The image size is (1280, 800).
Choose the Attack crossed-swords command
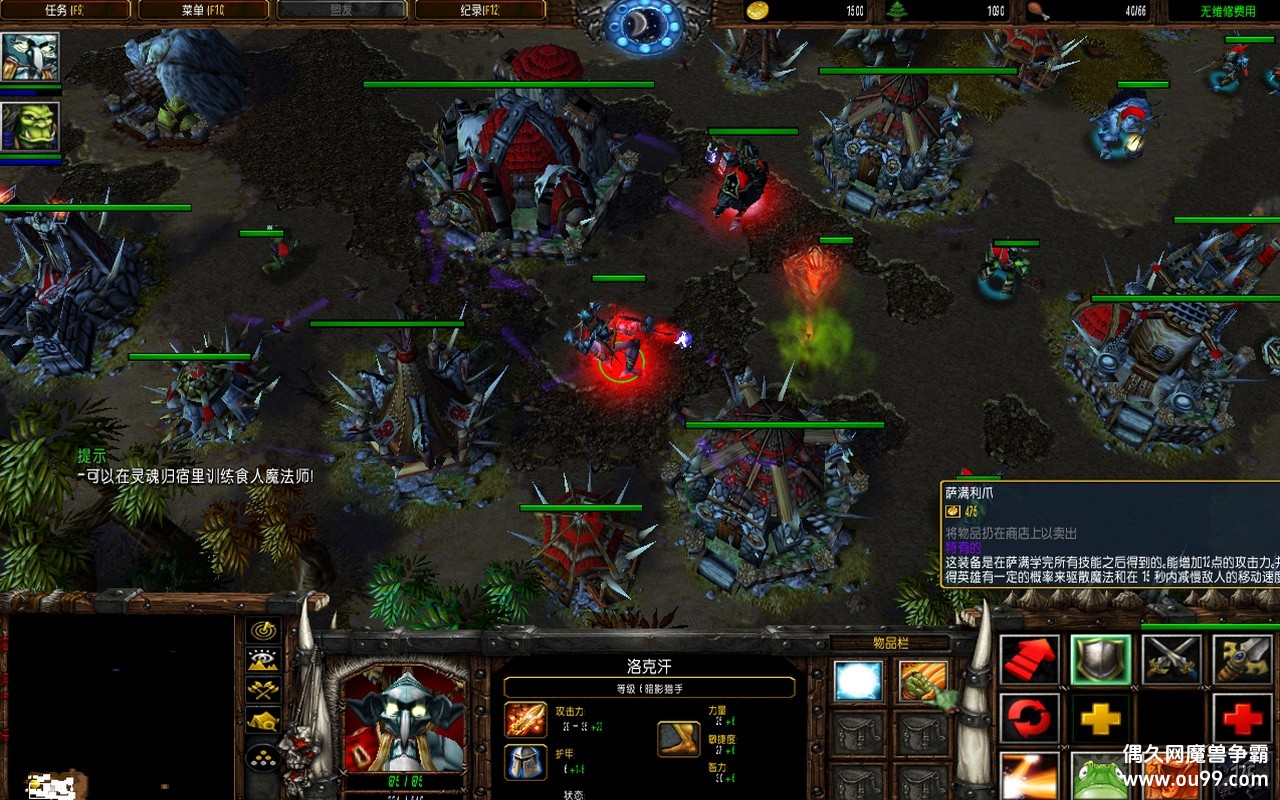(x=1171, y=659)
